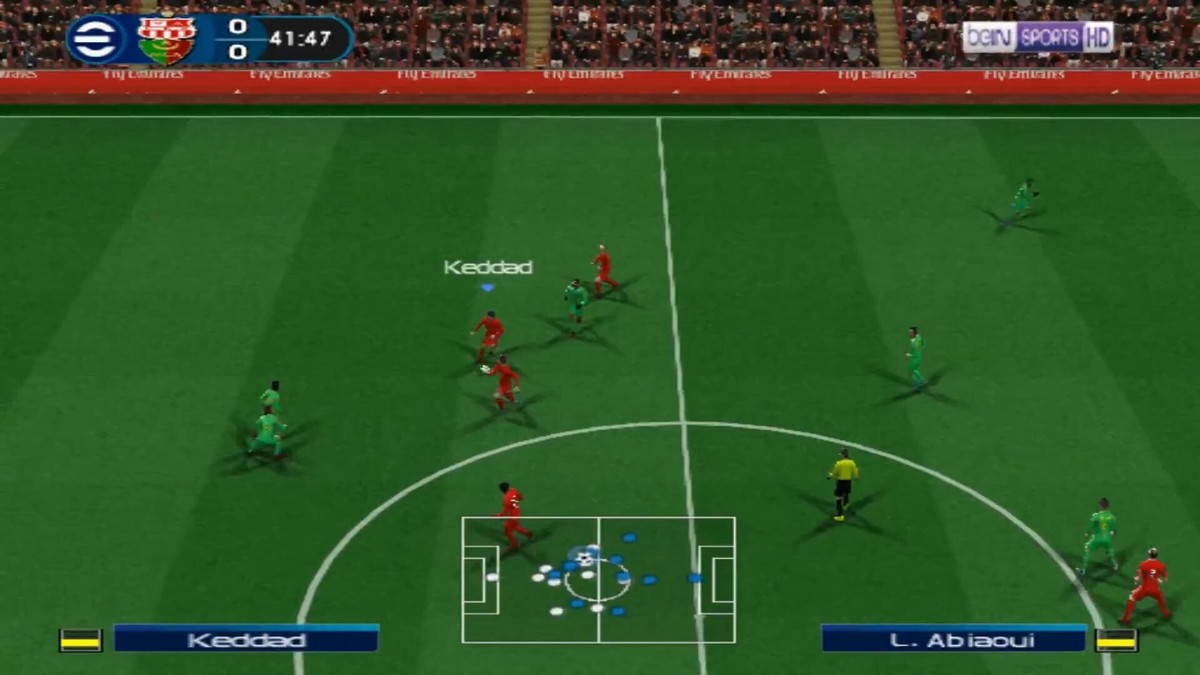This screenshot has height=675, width=1200.
Task: Click the pitch radar minimap
Action: click(x=598, y=580)
